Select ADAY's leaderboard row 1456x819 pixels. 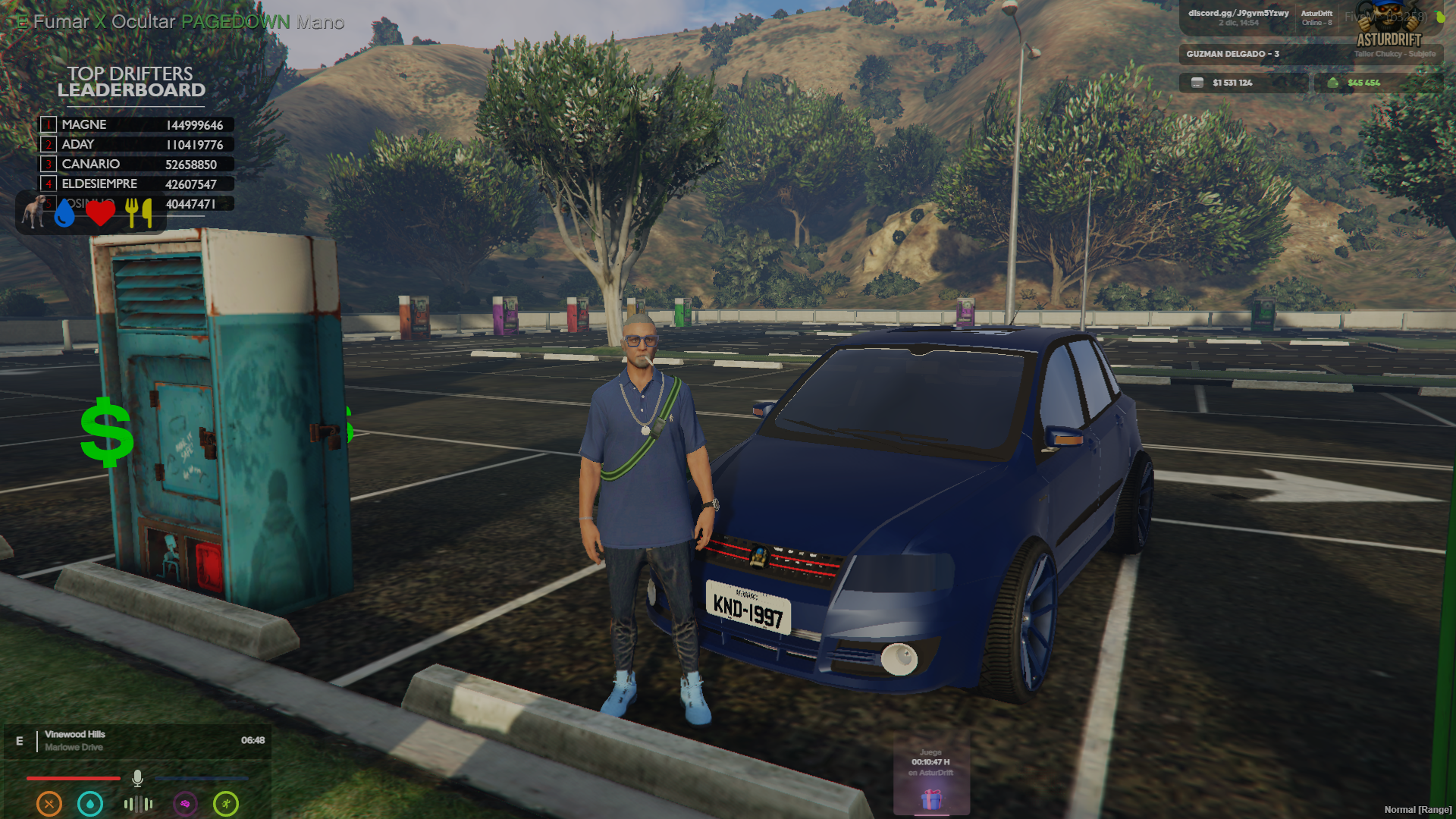point(136,144)
